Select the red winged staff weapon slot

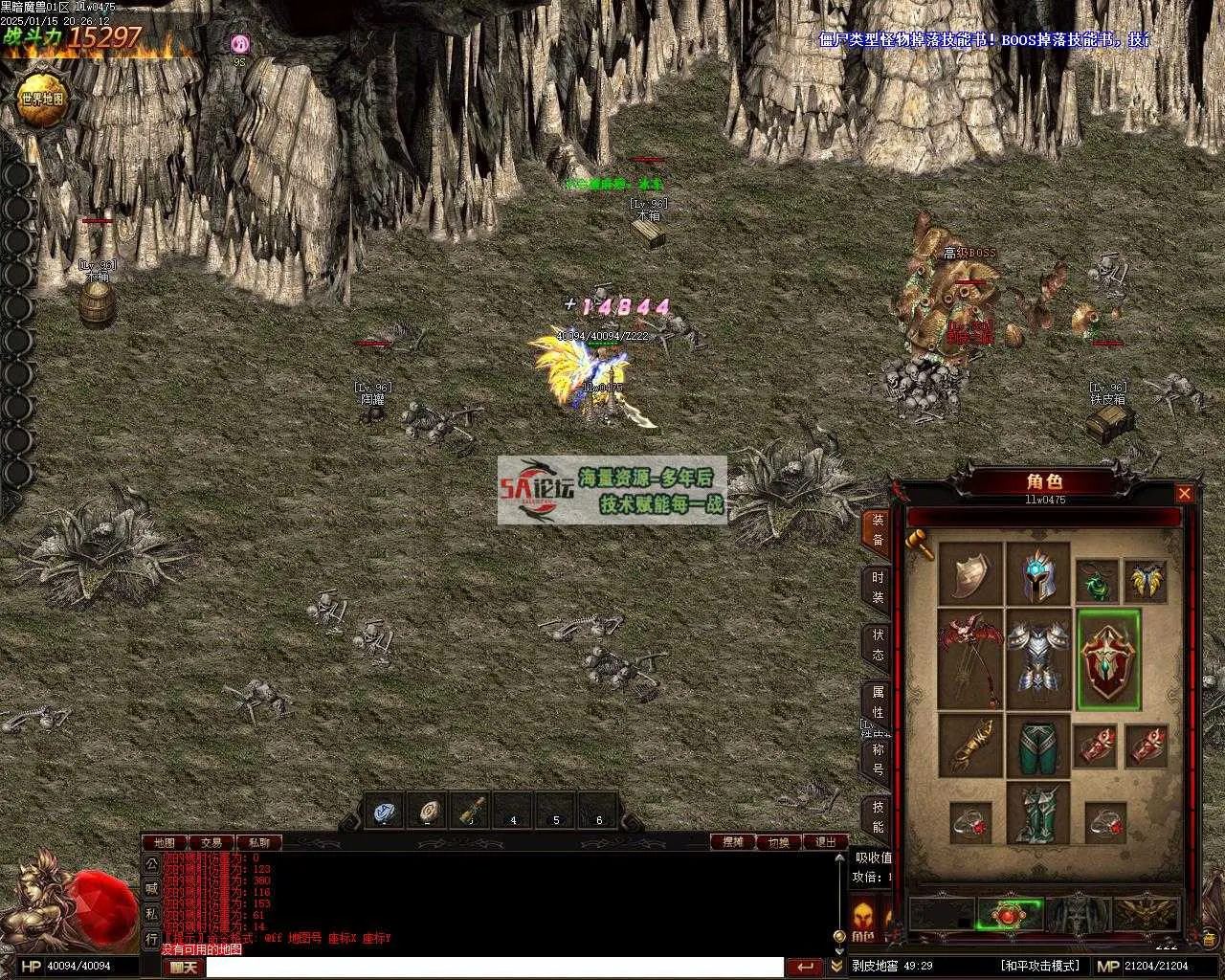[970, 659]
